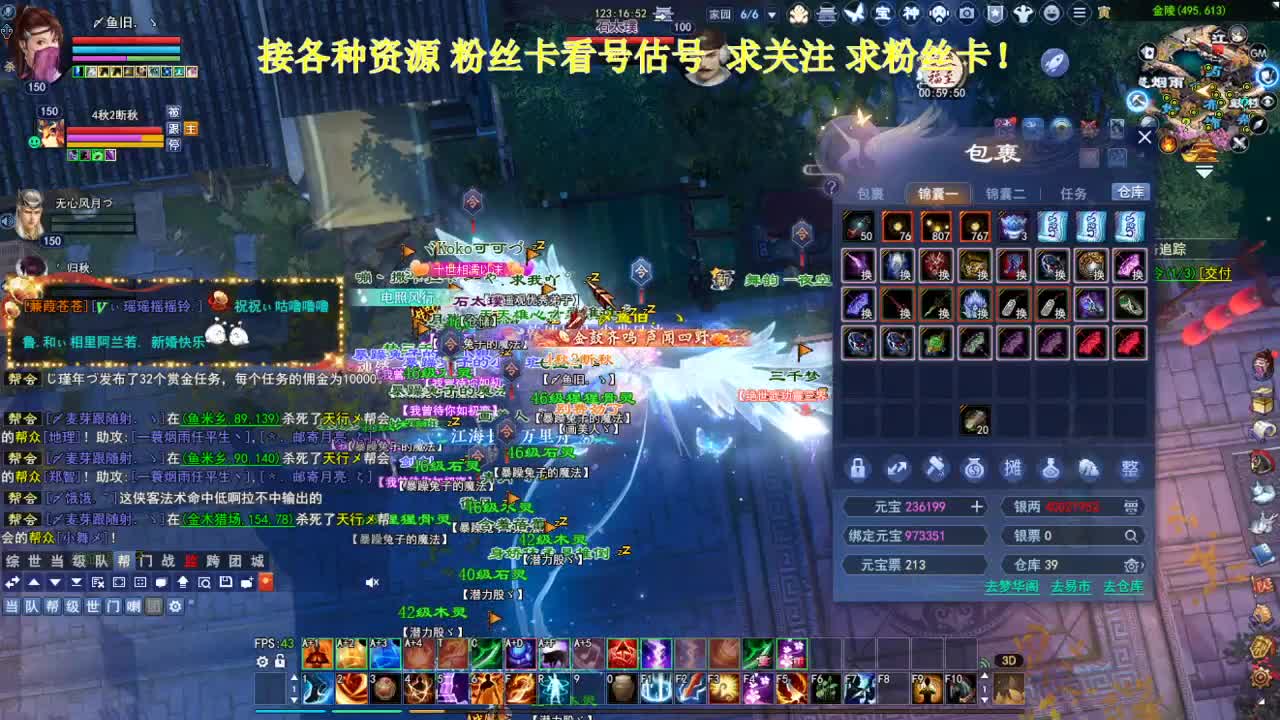Viewport: 1280px width, 720px height.
Task: Switch to the 仓库 tab in the bag window
Action: coord(1131,192)
